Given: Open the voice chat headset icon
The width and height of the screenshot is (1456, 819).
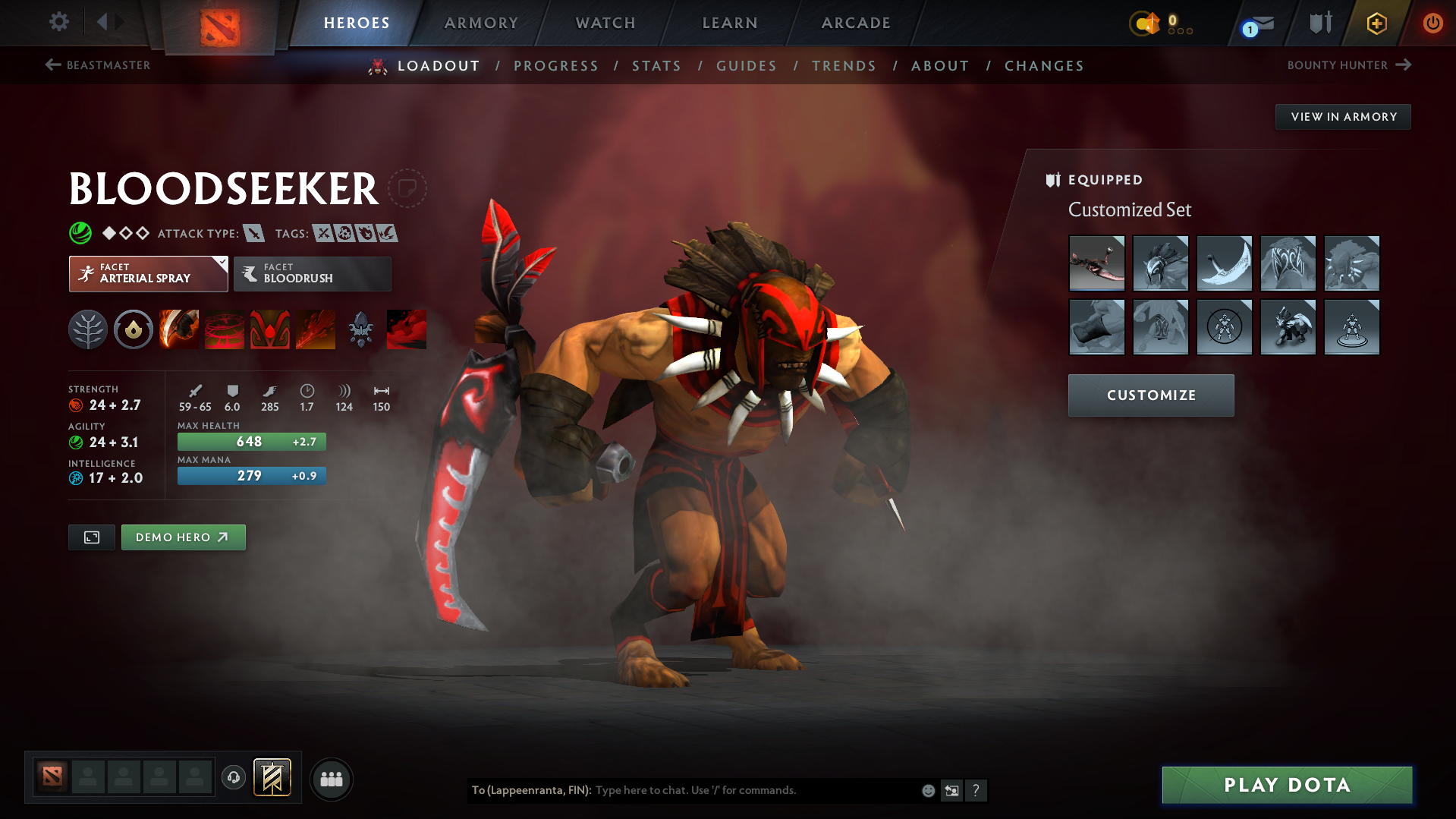Looking at the screenshot, I should point(233,778).
